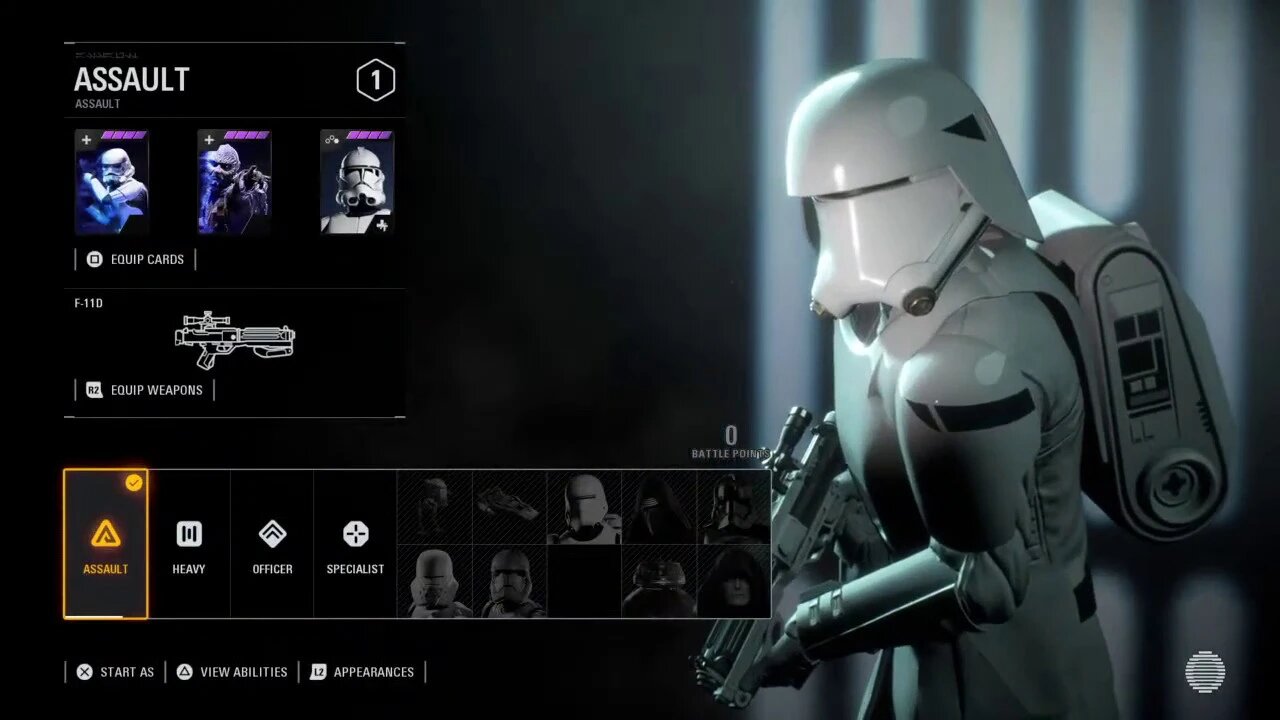Pick the Specialist class

tap(355, 544)
